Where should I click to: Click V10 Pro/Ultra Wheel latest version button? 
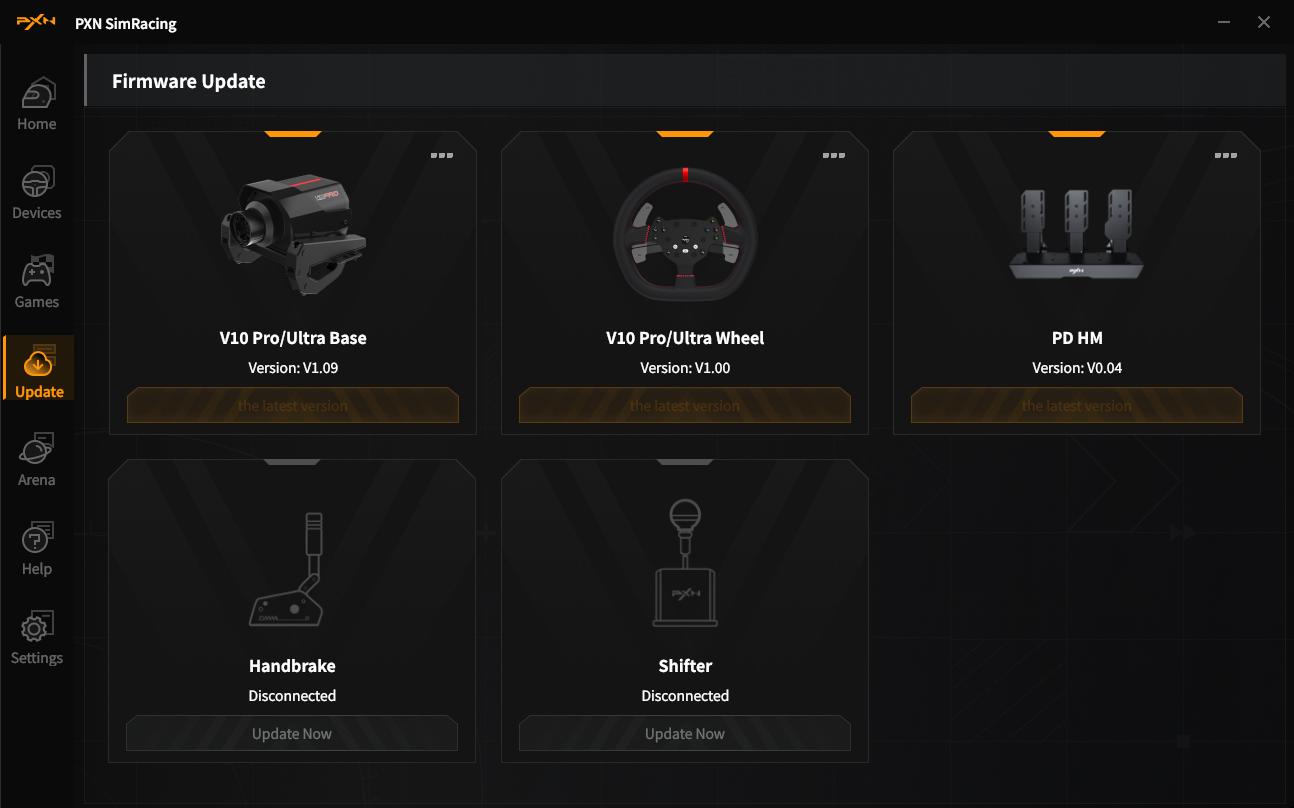(x=685, y=406)
